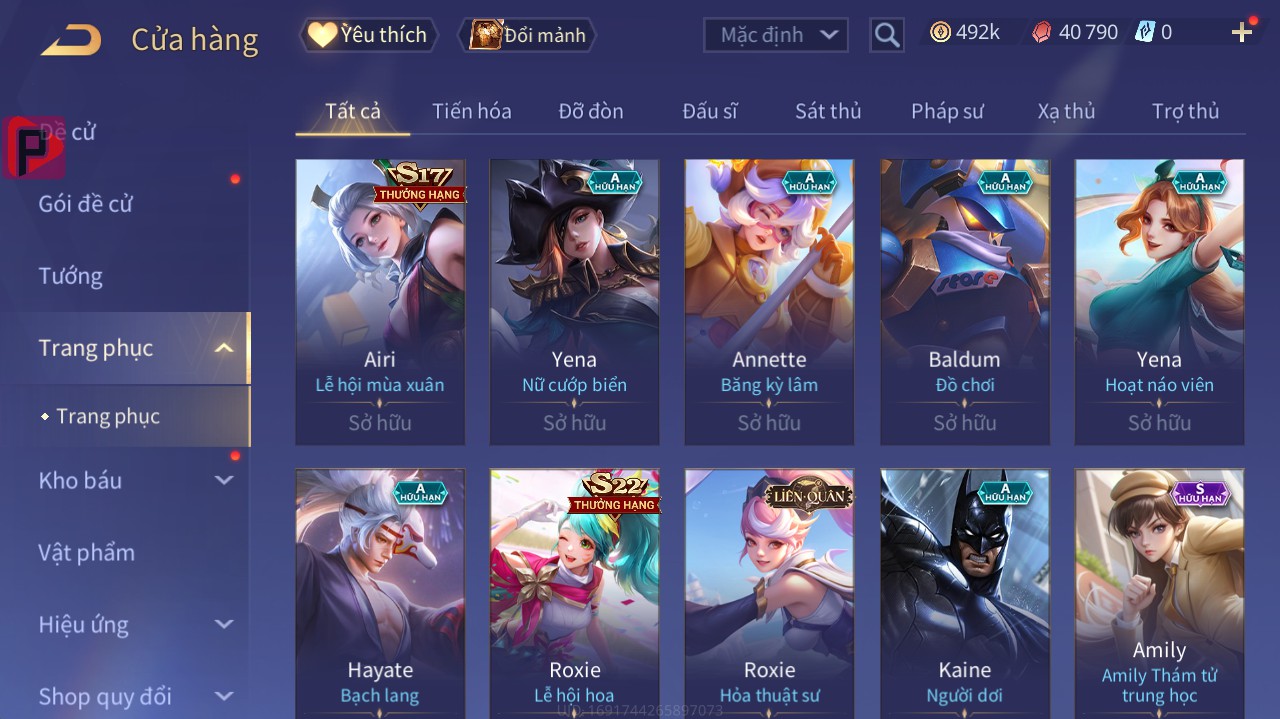The image size is (1280, 719).
Task: Open the Trợ thủ tab
Action: [1185, 111]
